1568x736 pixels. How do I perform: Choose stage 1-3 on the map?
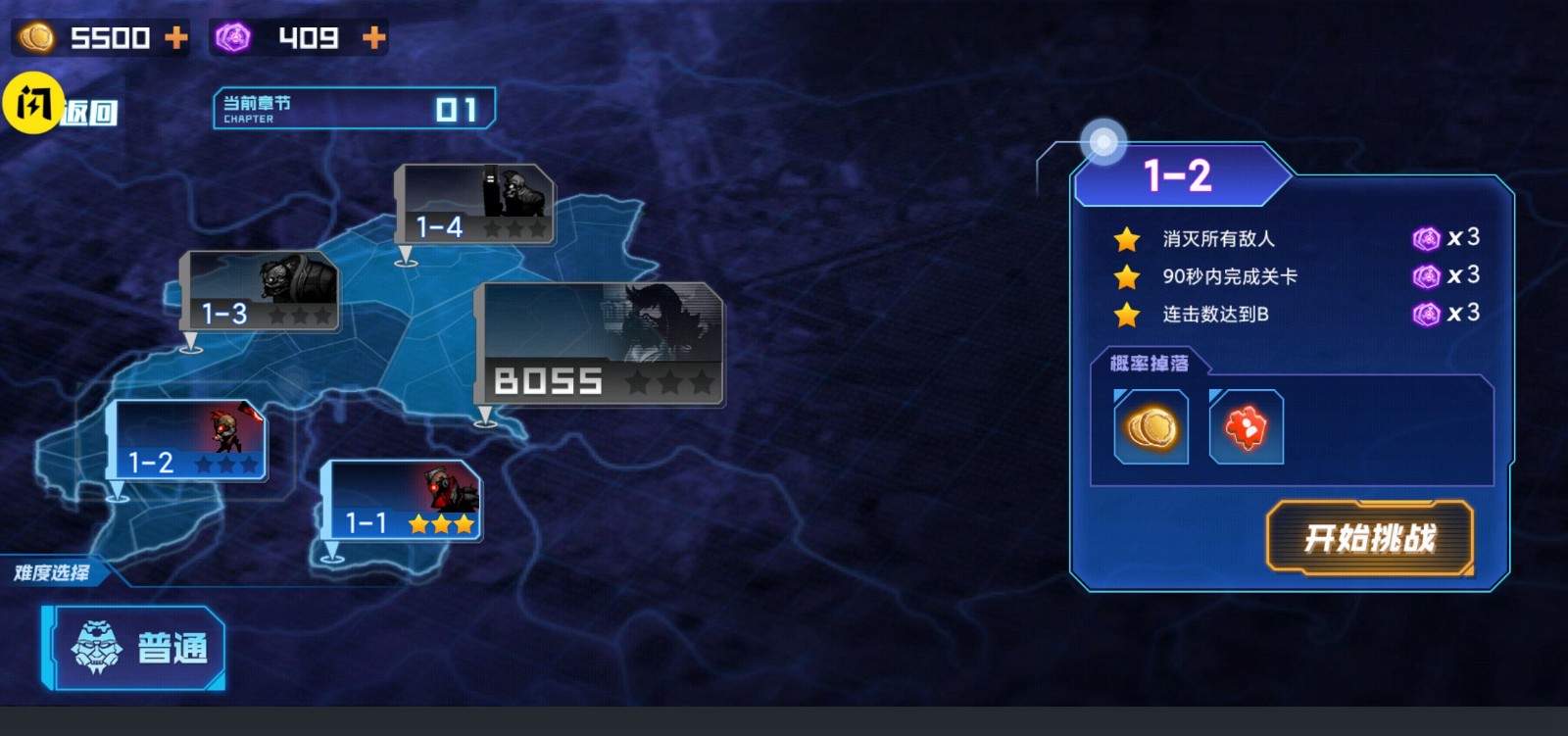click(x=261, y=291)
